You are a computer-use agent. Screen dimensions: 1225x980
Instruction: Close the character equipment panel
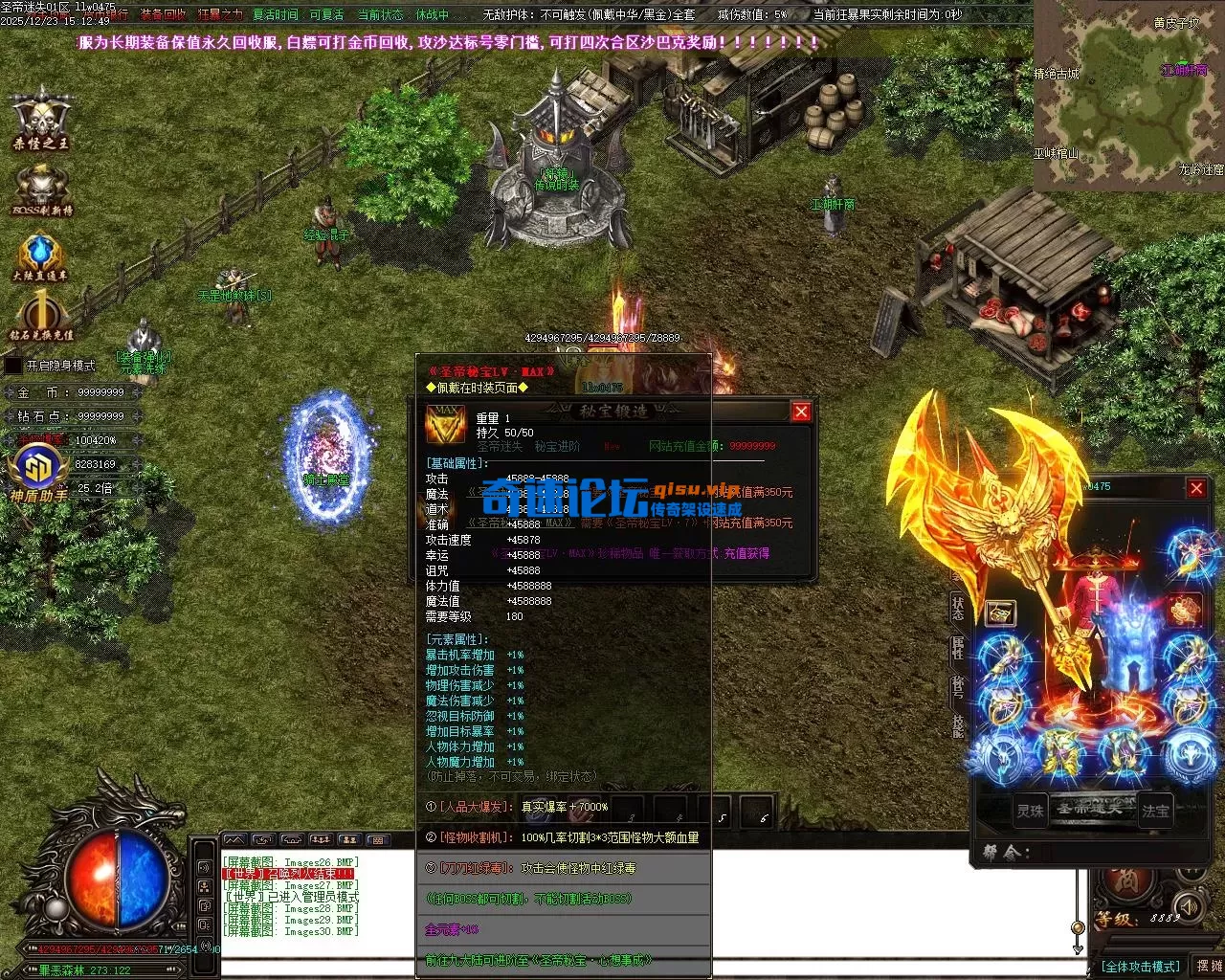1196,488
